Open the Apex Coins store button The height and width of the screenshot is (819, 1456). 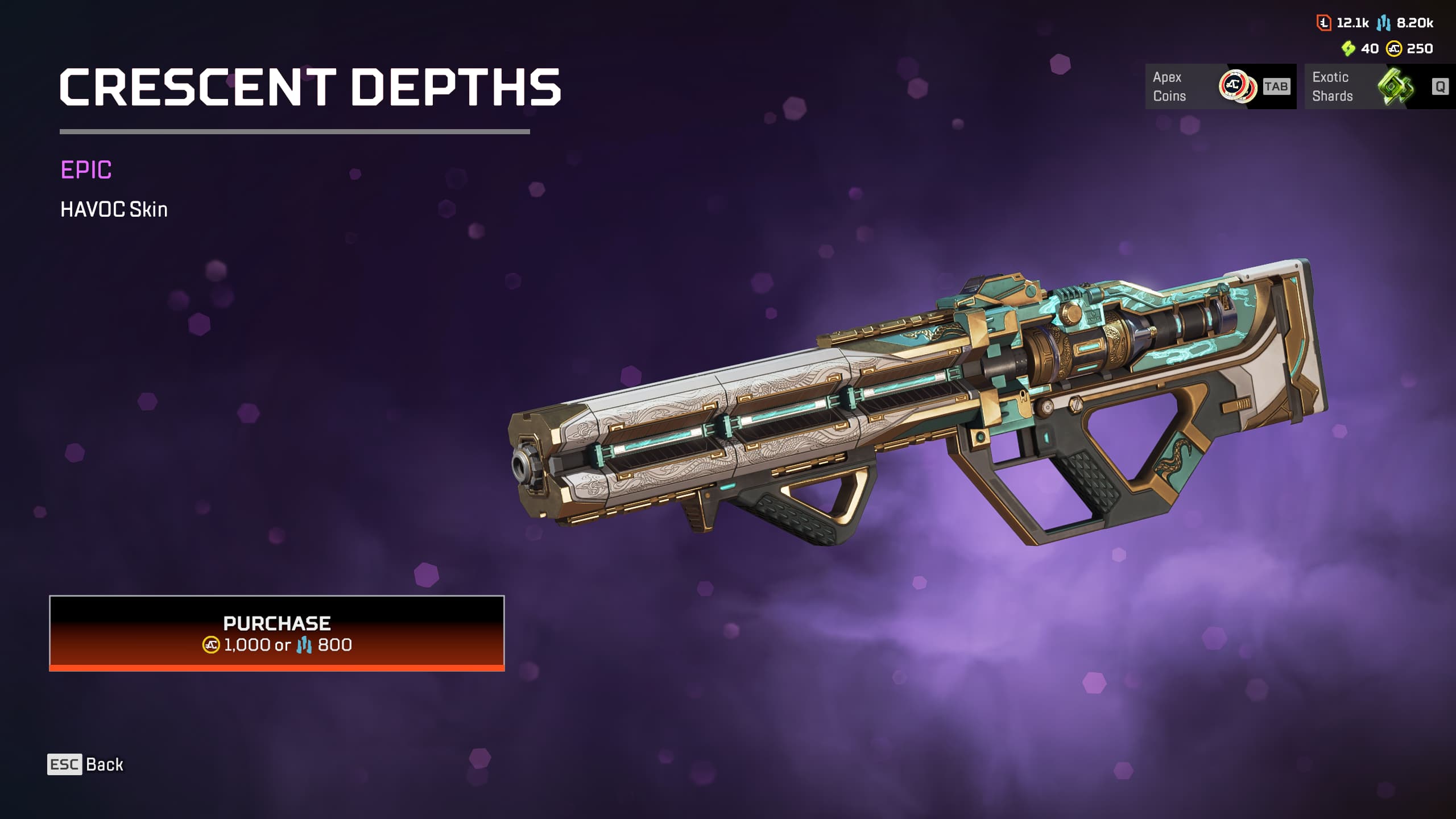1220,86
